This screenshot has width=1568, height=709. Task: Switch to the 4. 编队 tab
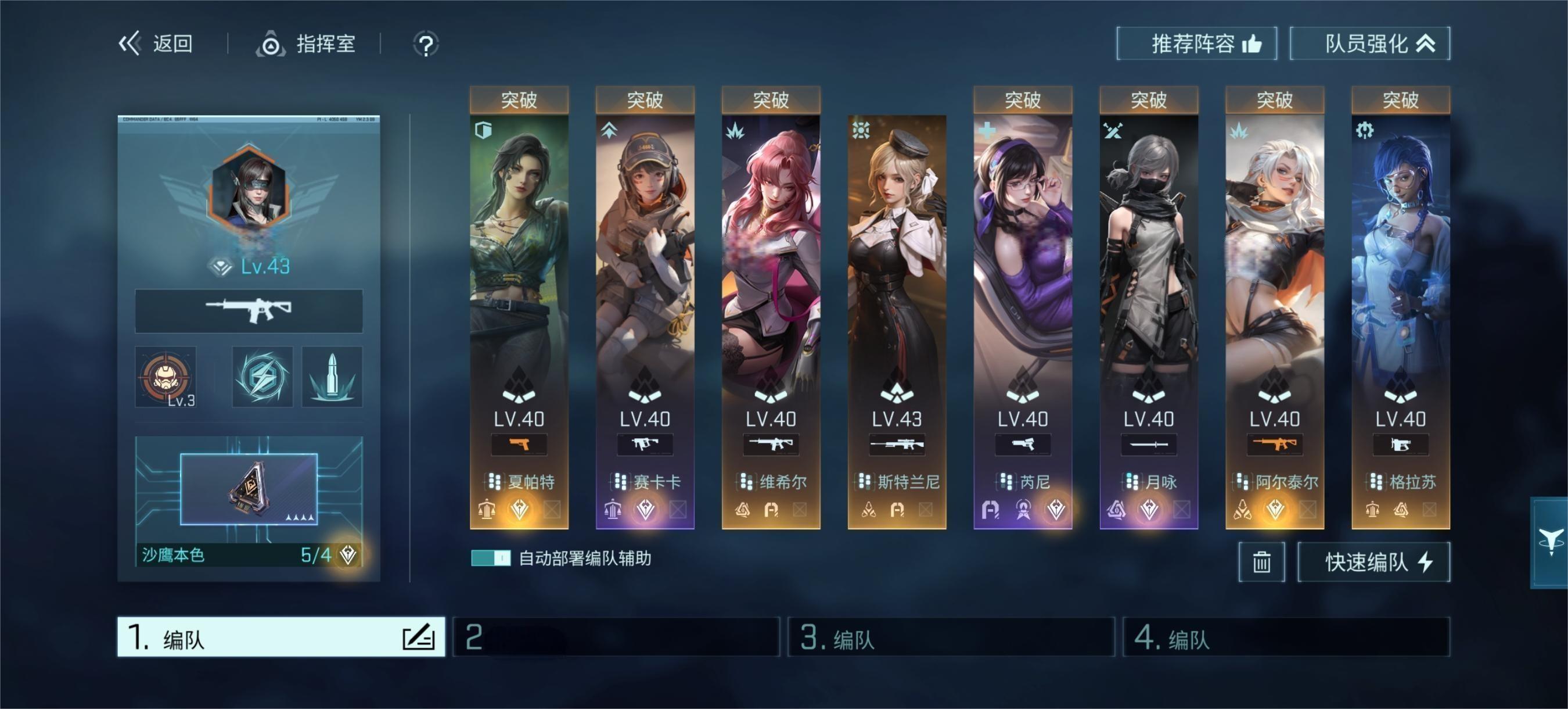pyautogui.click(x=1286, y=637)
